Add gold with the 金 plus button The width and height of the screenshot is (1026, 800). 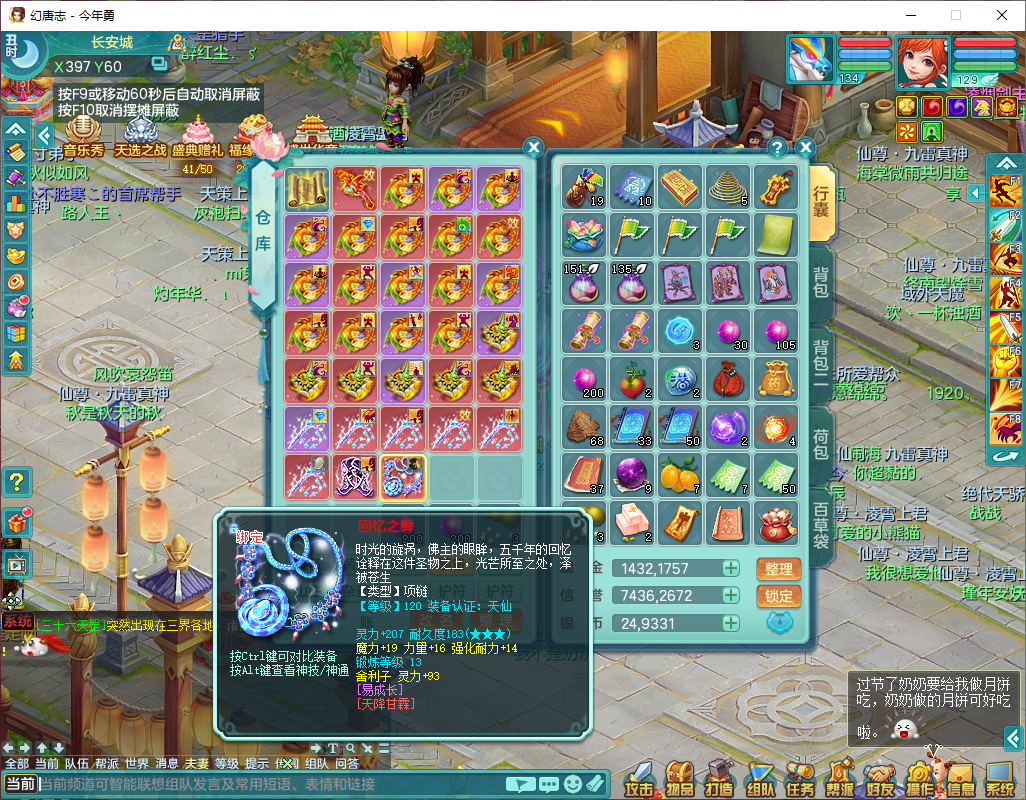(x=731, y=568)
